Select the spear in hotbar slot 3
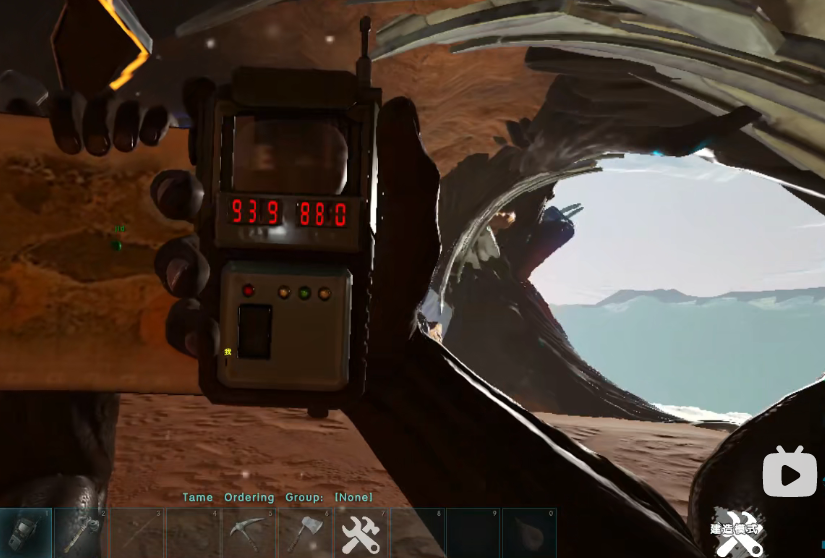This screenshot has height=558, width=825. [x=137, y=532]
